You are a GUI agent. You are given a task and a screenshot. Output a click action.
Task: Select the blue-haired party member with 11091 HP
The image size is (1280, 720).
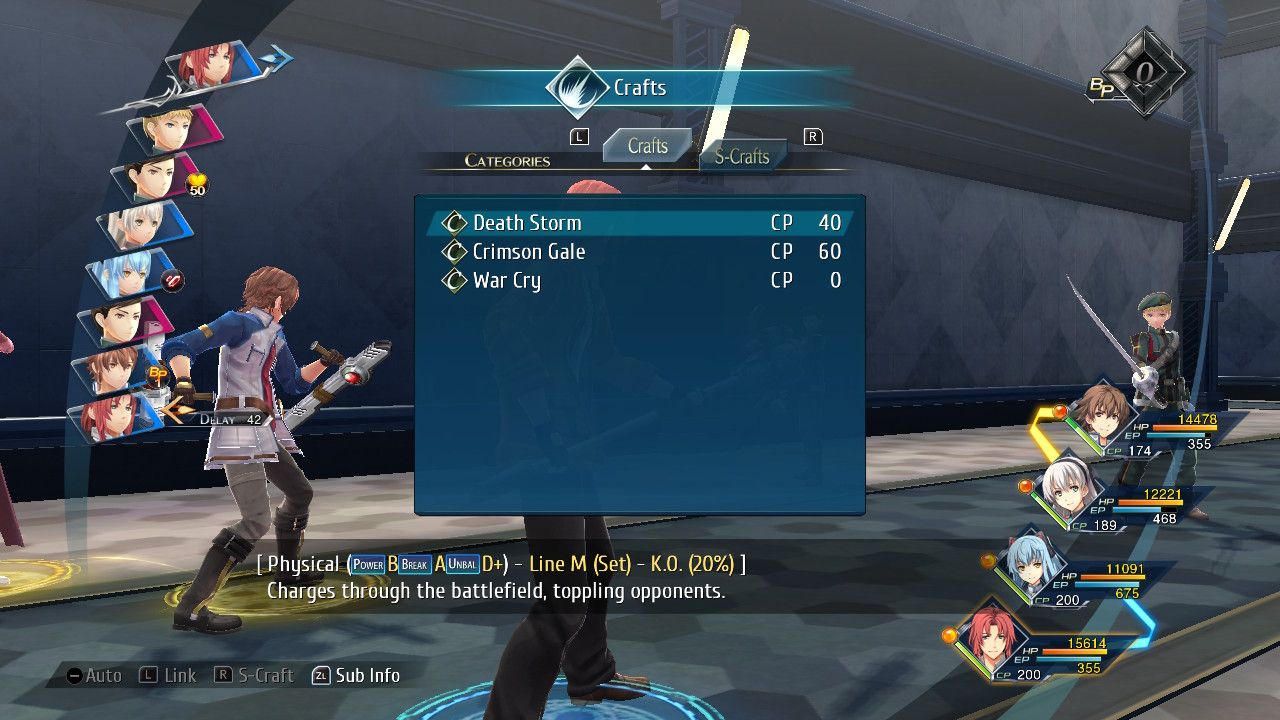click(x=1030, y=566)
